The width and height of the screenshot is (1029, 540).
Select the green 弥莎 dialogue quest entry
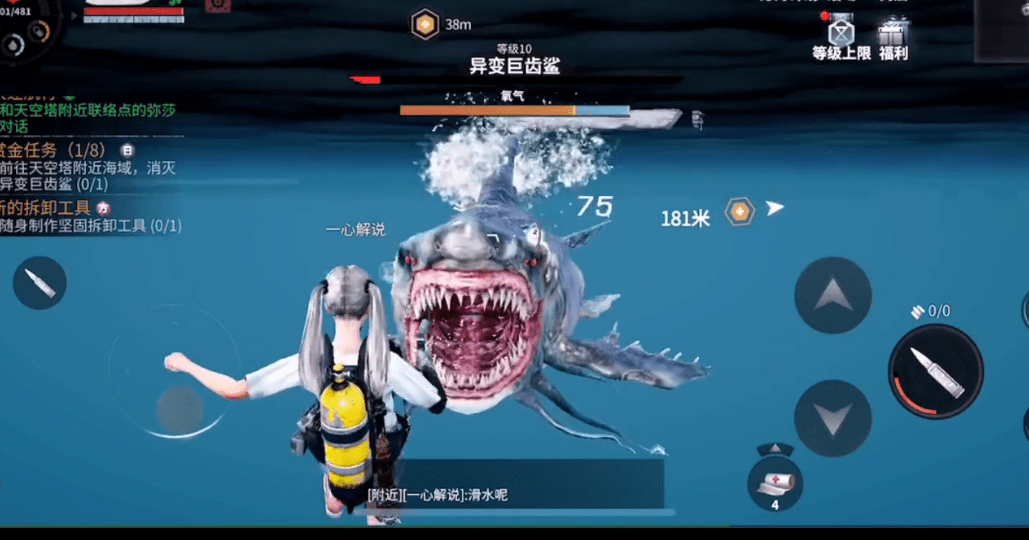[x=88, y=113]
